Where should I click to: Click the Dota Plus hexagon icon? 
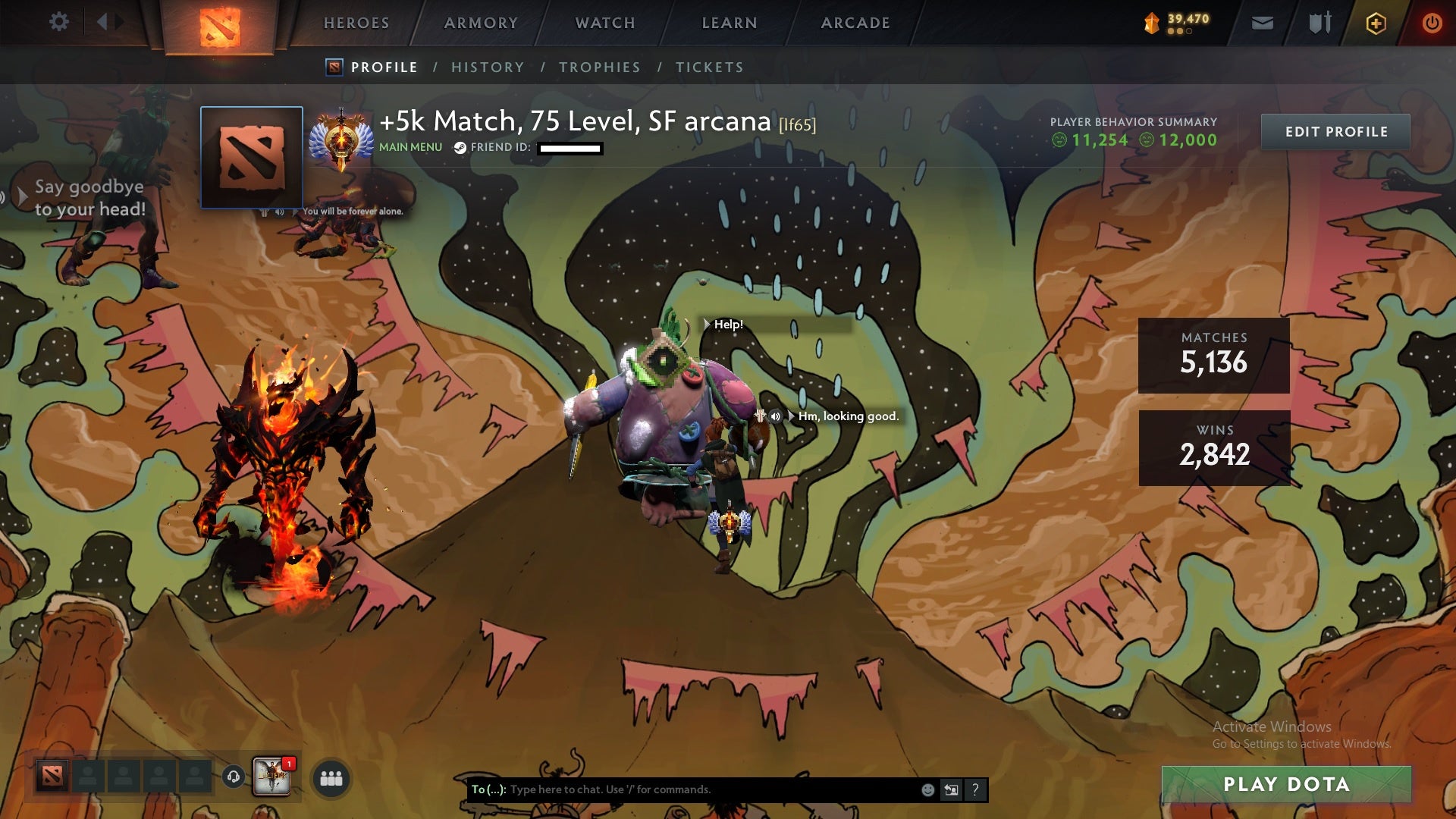tap(1376, 22)
